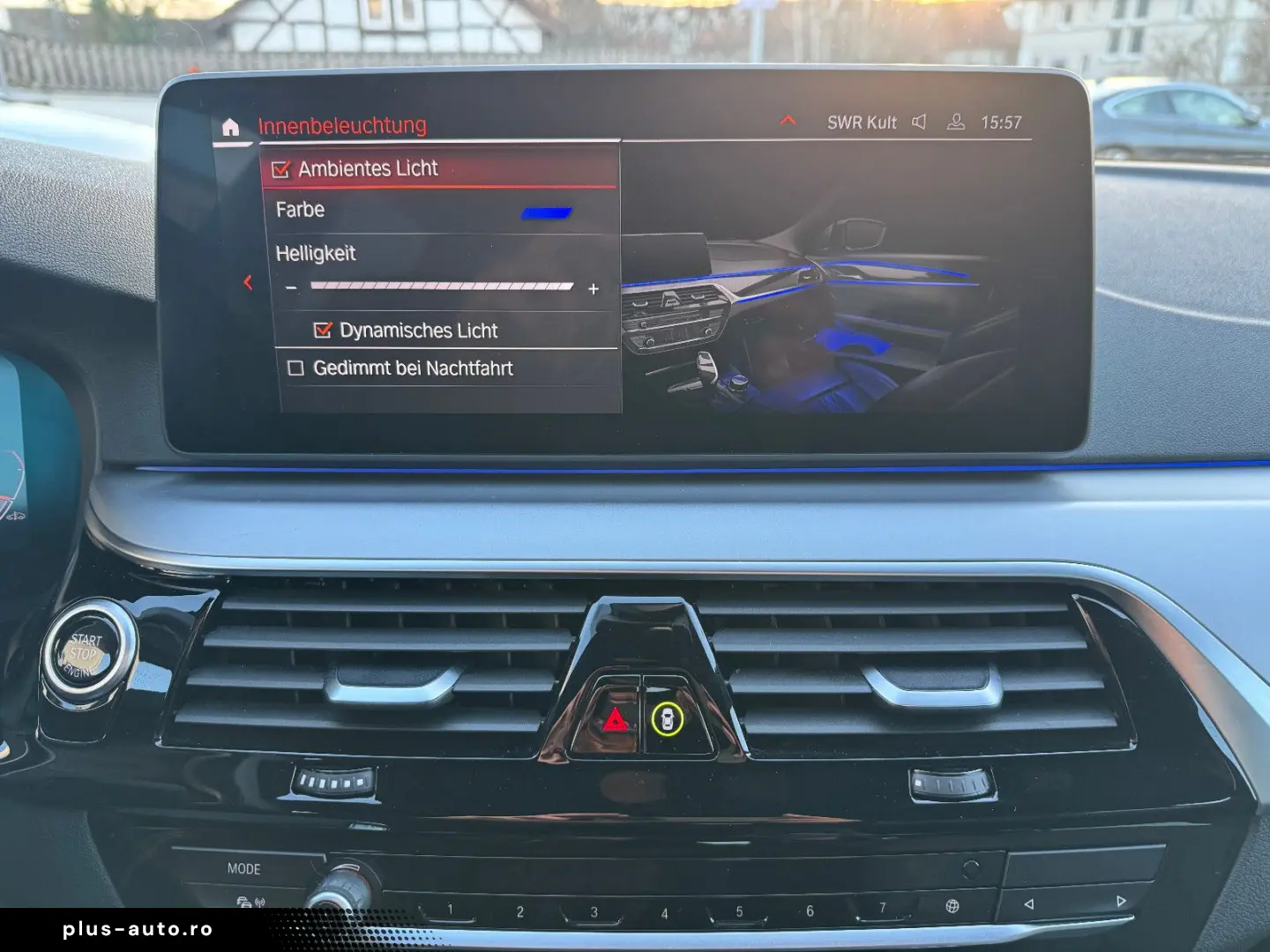Set the Helligkeit brightness slider
1270x952 pixels.
click(442, 286)
